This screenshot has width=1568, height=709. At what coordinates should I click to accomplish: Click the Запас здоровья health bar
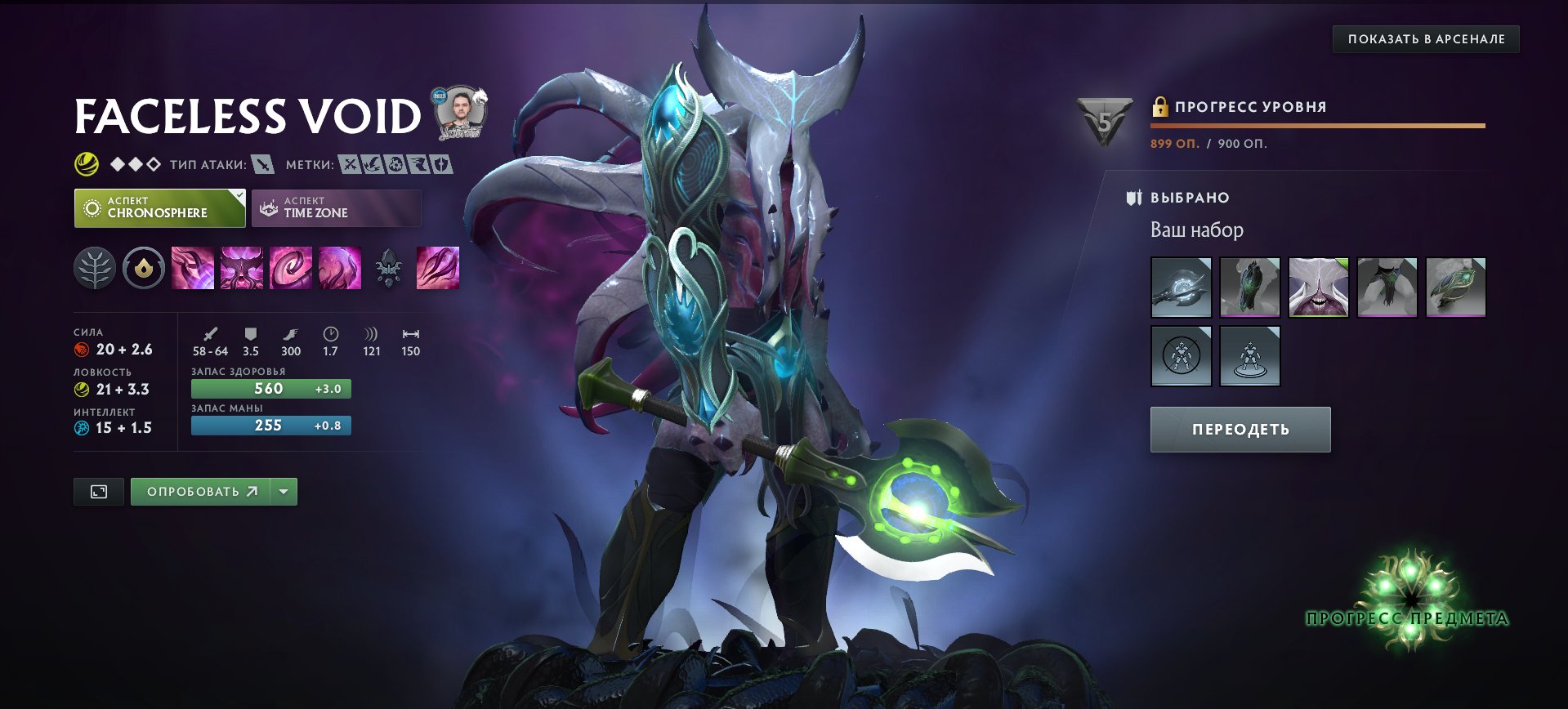tap(270, 389)
